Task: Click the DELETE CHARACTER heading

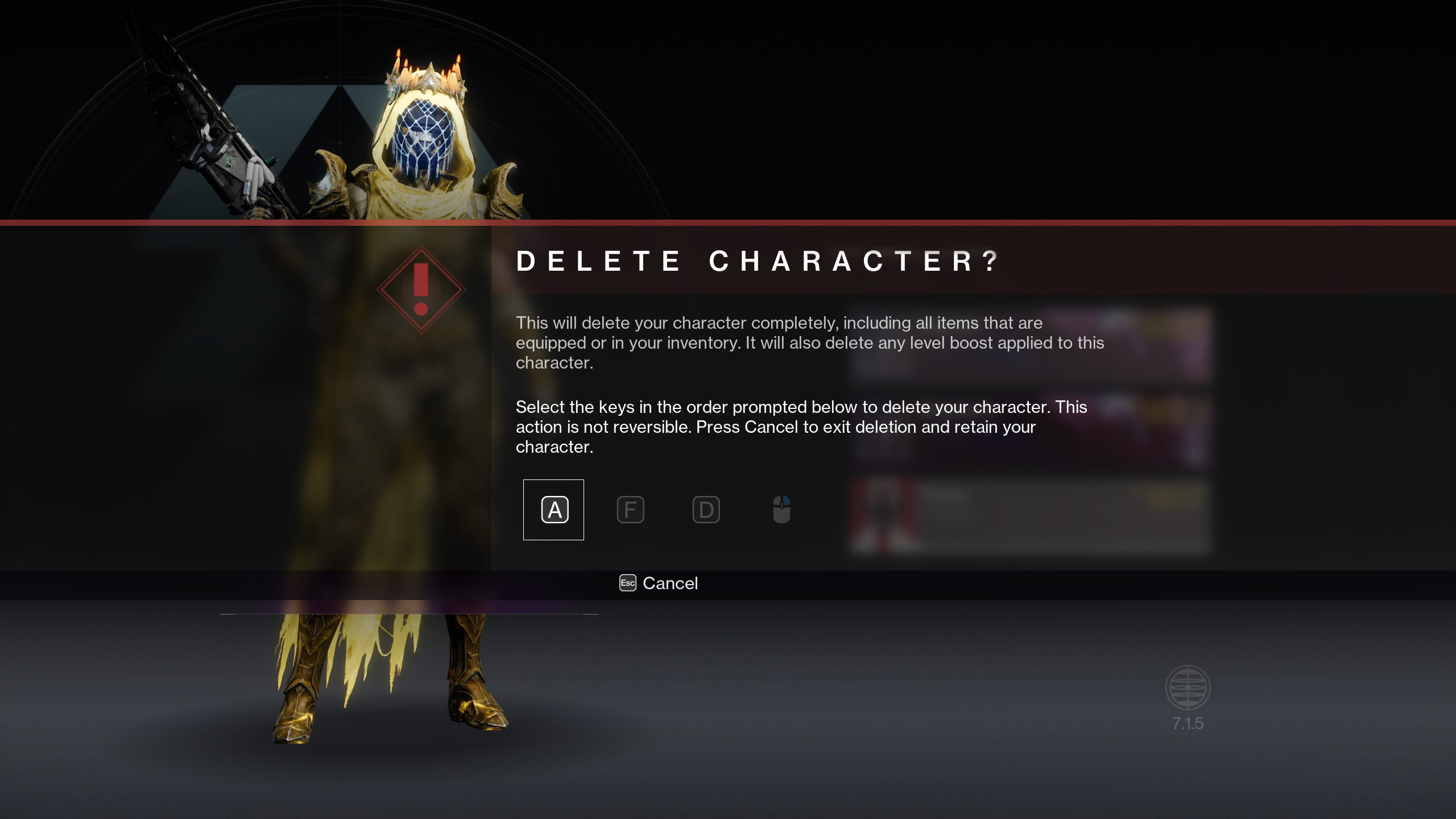Action: point(756,262)
